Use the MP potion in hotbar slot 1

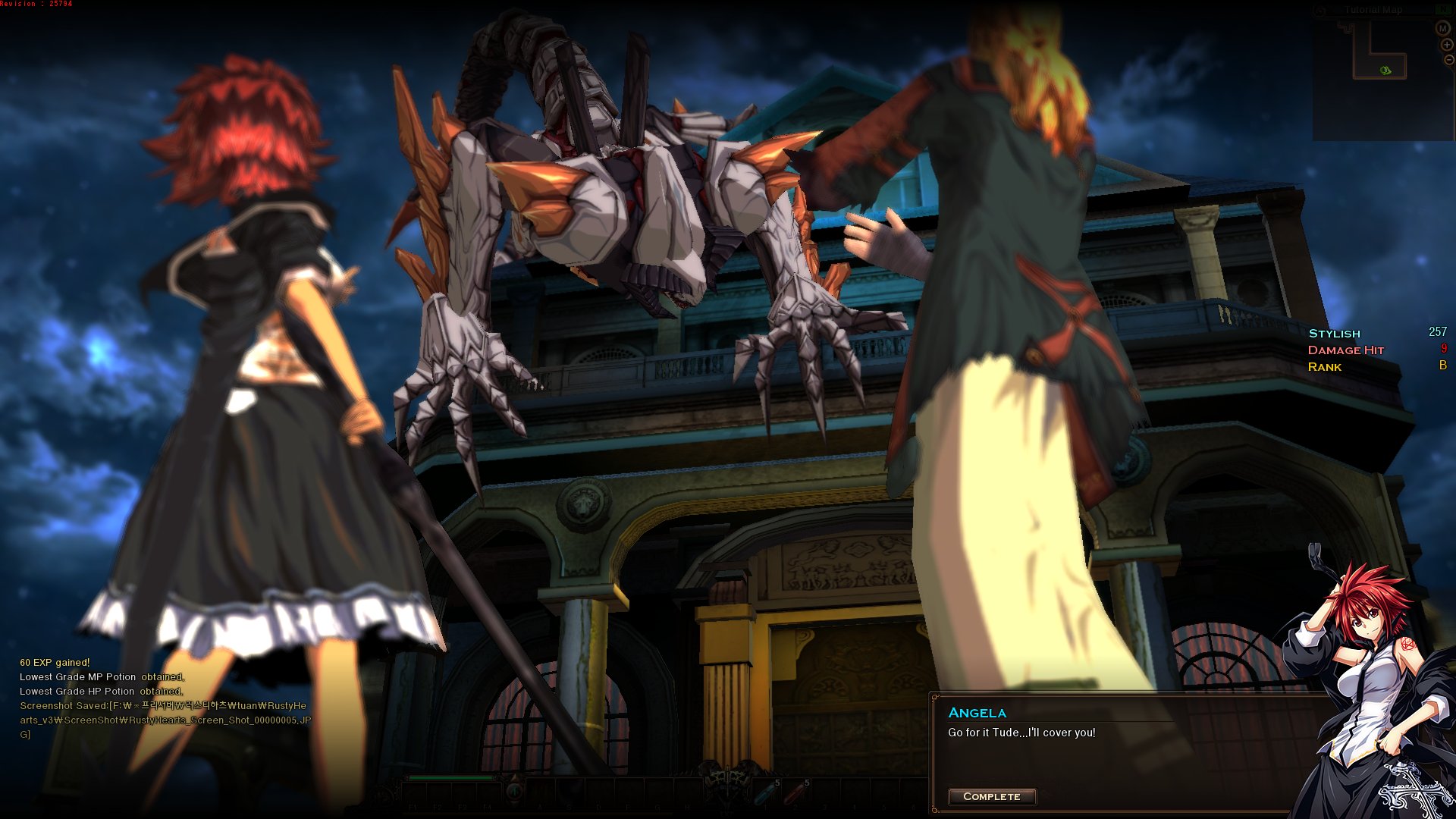[764, 792]
